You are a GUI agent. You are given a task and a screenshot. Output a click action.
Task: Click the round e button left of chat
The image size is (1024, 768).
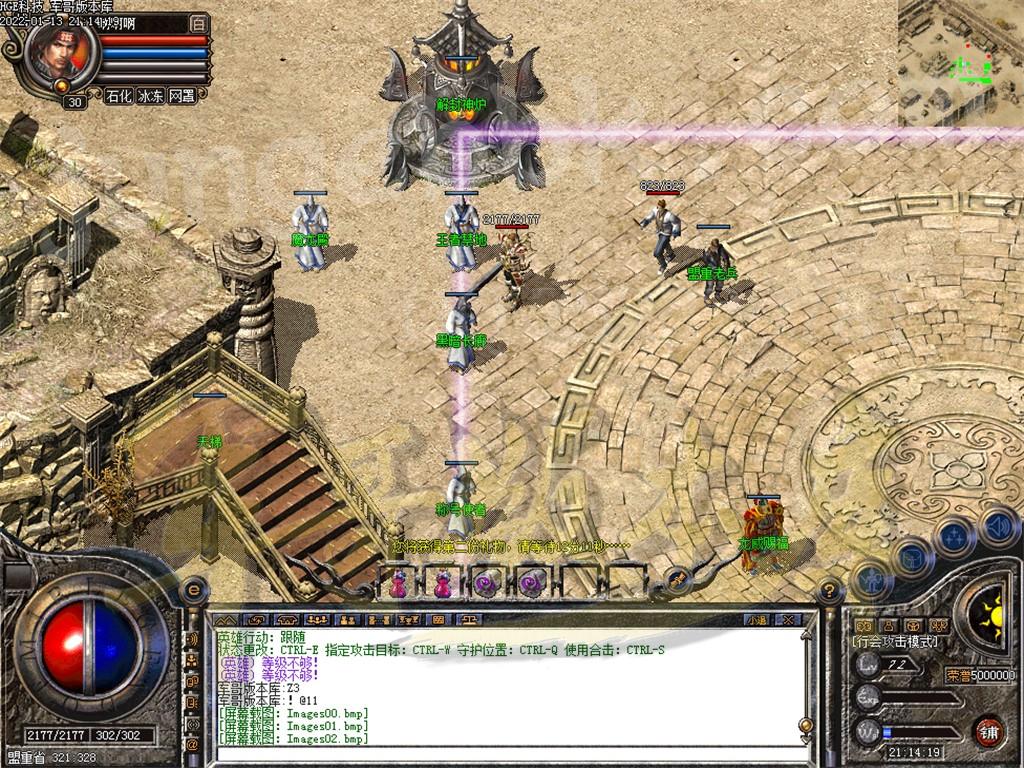coord(192,591)
